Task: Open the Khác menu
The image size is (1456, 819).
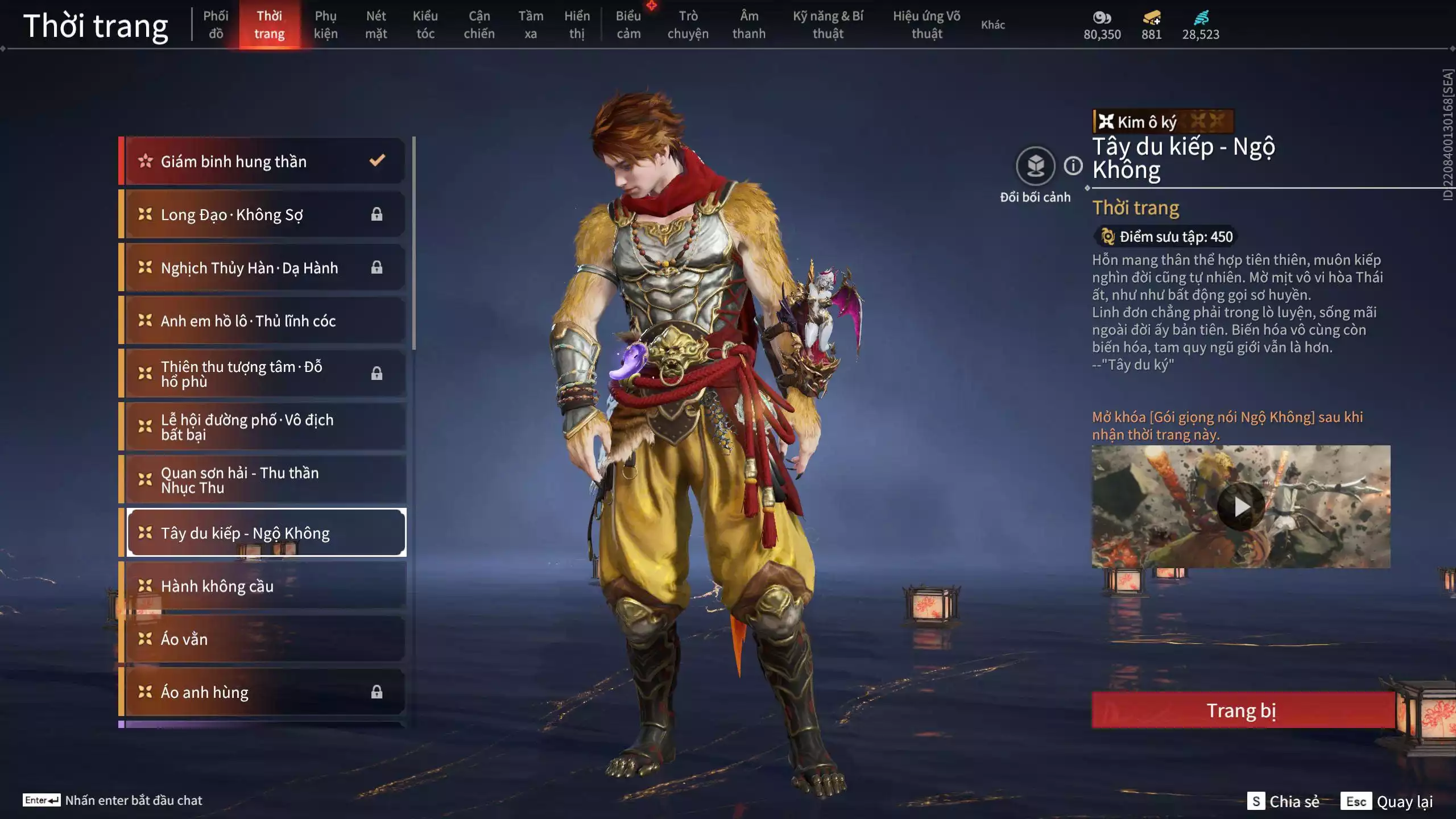Action: [x=993, y=24]
